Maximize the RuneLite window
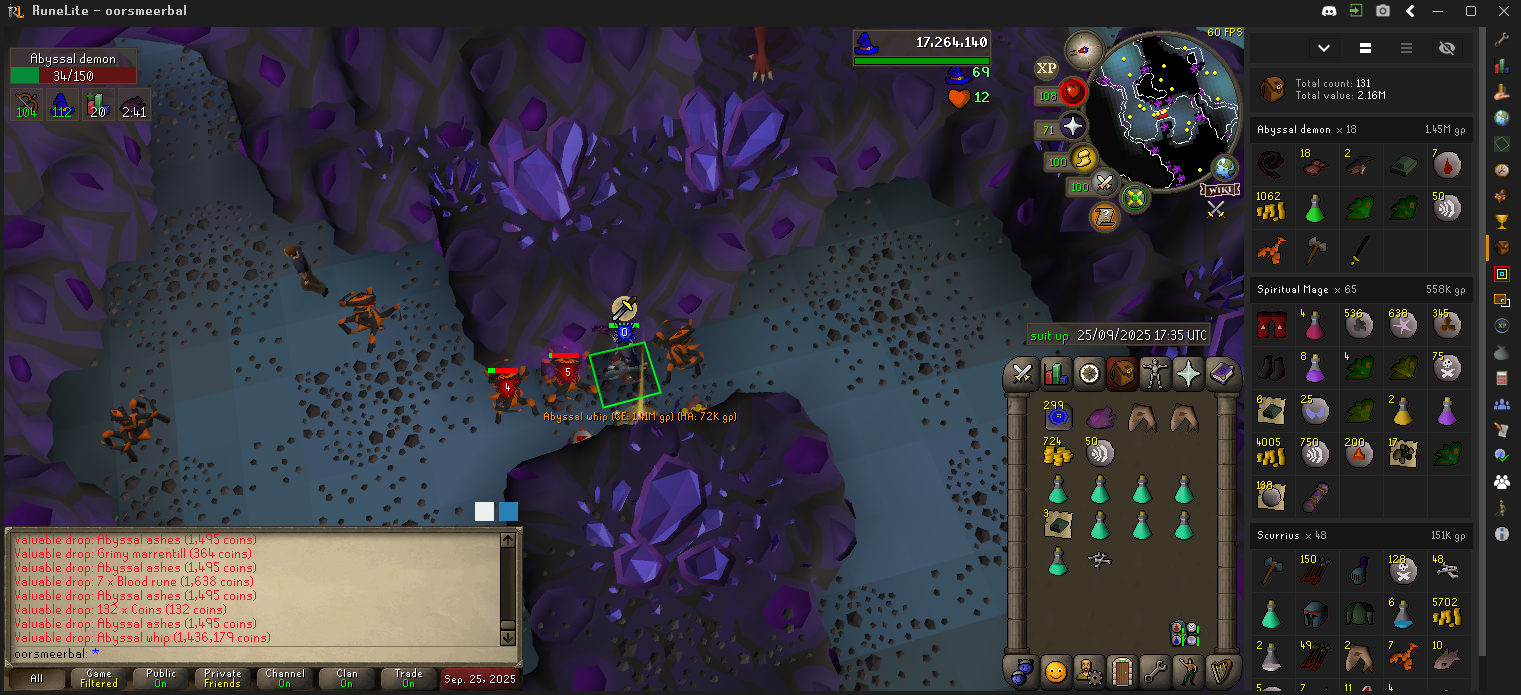 pyautogui.click(x=1470, y=11)
